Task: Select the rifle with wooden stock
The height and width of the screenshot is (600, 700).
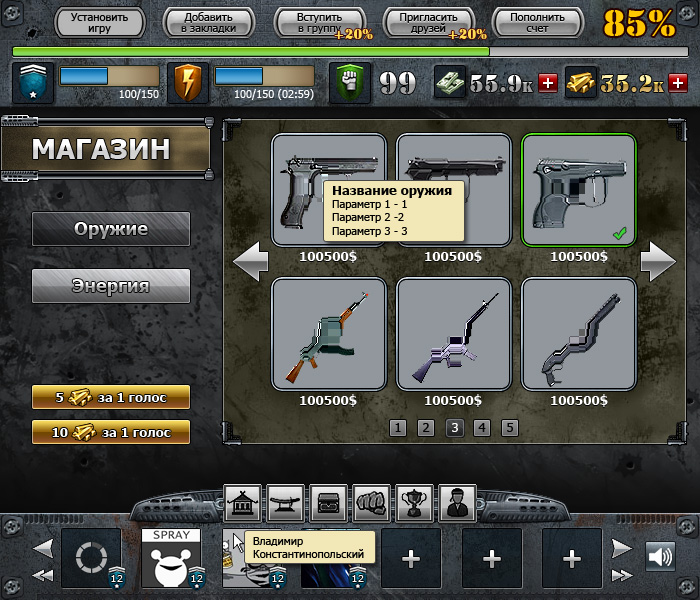Action: click(x=329, y=334)
